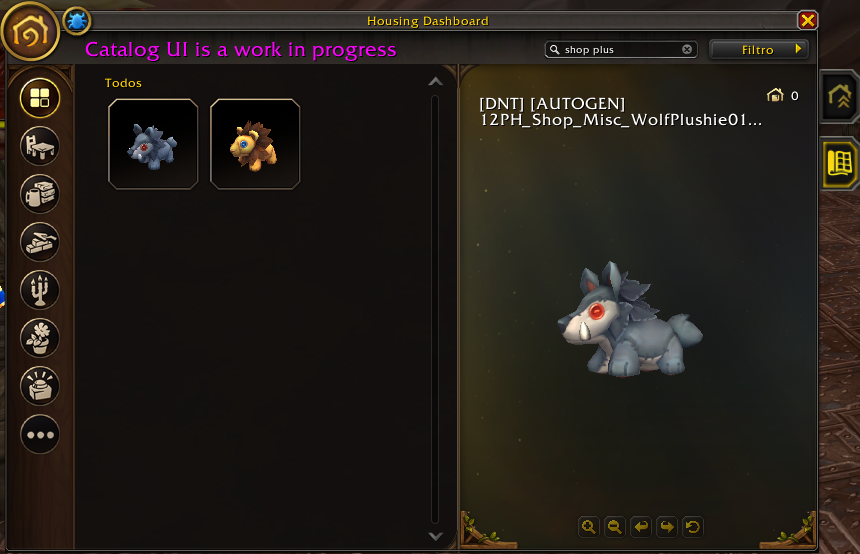The width and height of the screenshot is (860, 554).
Task: Show all items with the grid category
Action: pyautogui.click(x=40, y=97)
